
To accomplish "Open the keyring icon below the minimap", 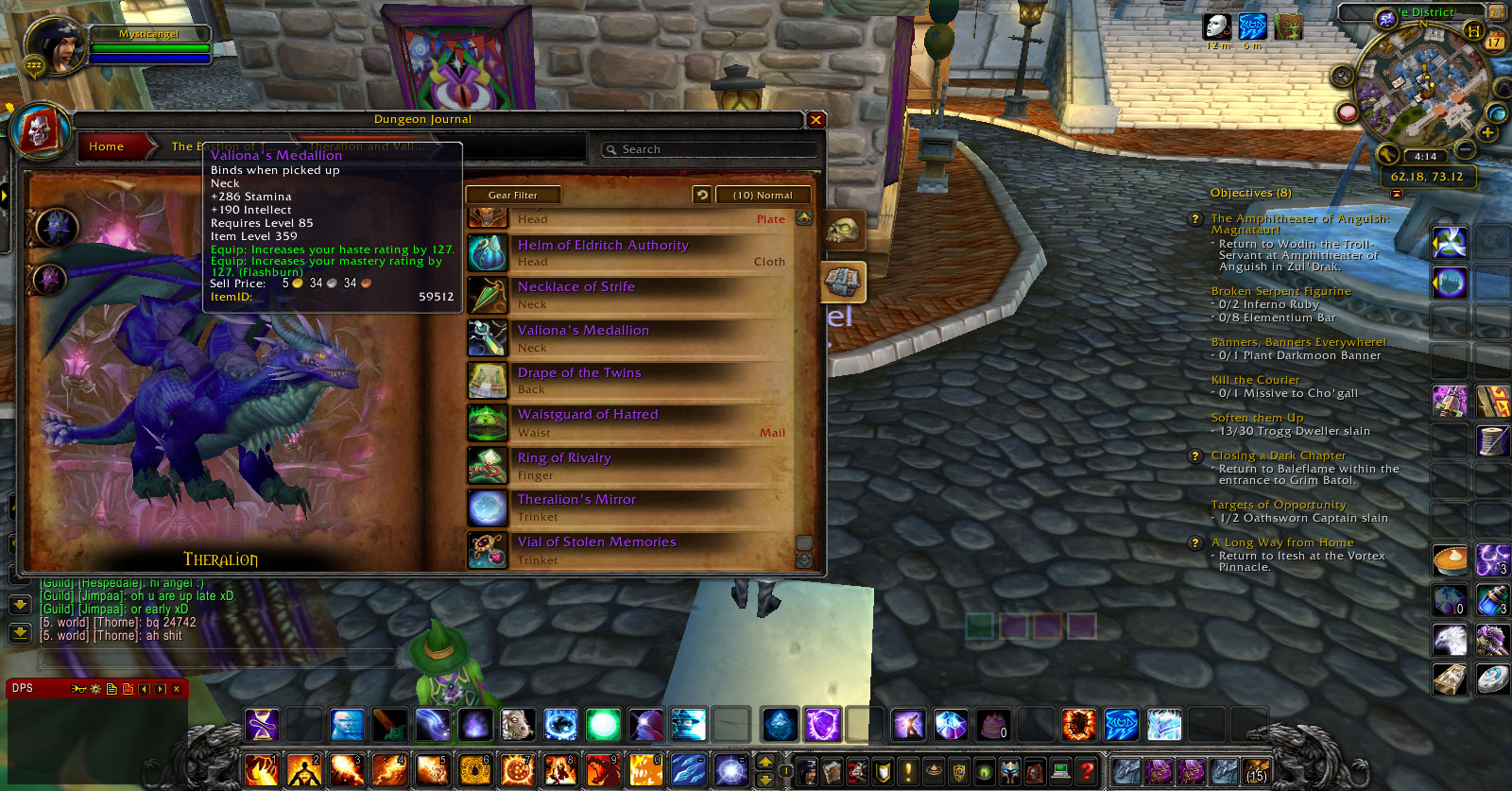I will 1388,154.
